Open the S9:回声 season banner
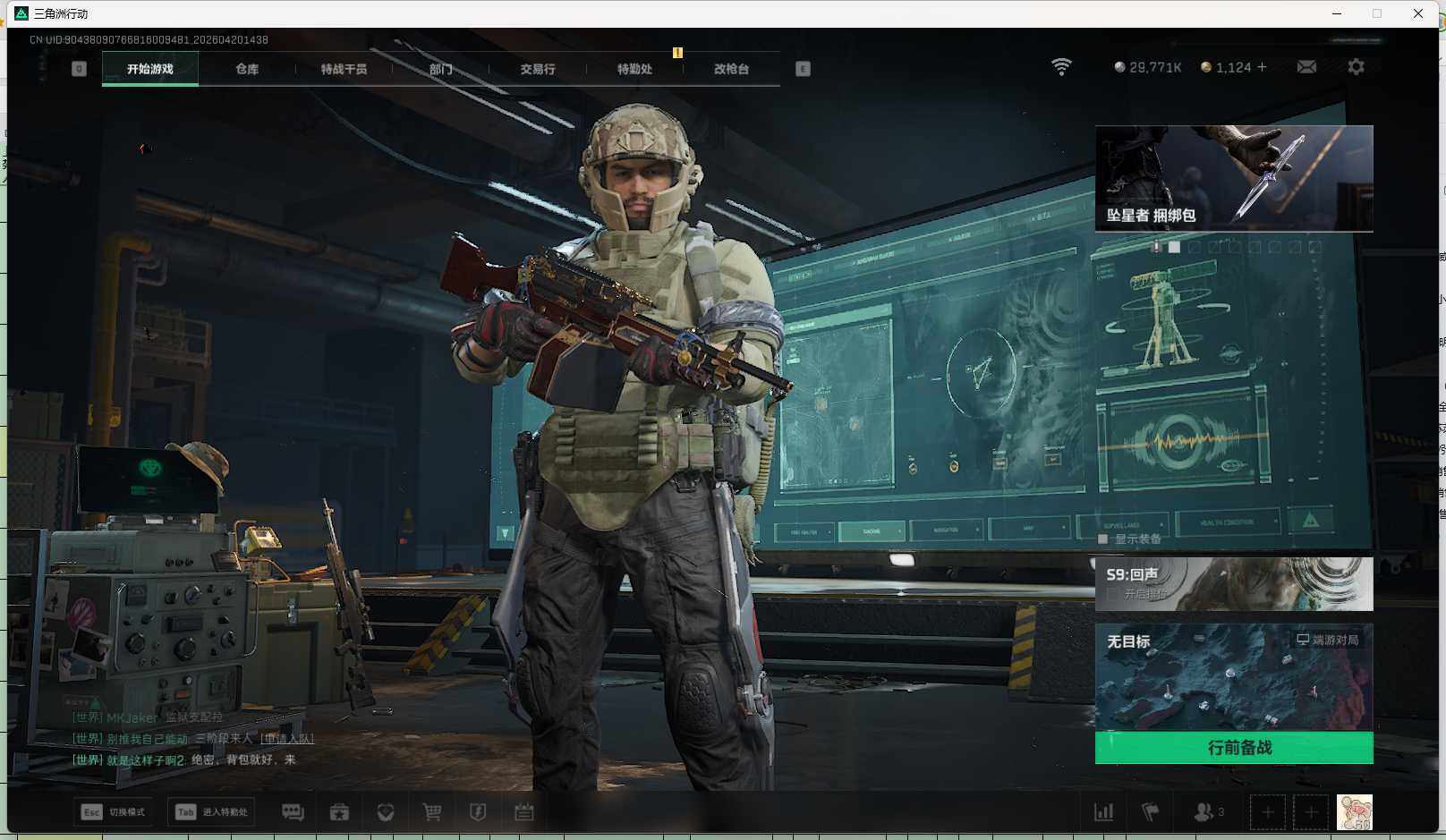This screenshot has width=1446, height=840. (1234, 584)
